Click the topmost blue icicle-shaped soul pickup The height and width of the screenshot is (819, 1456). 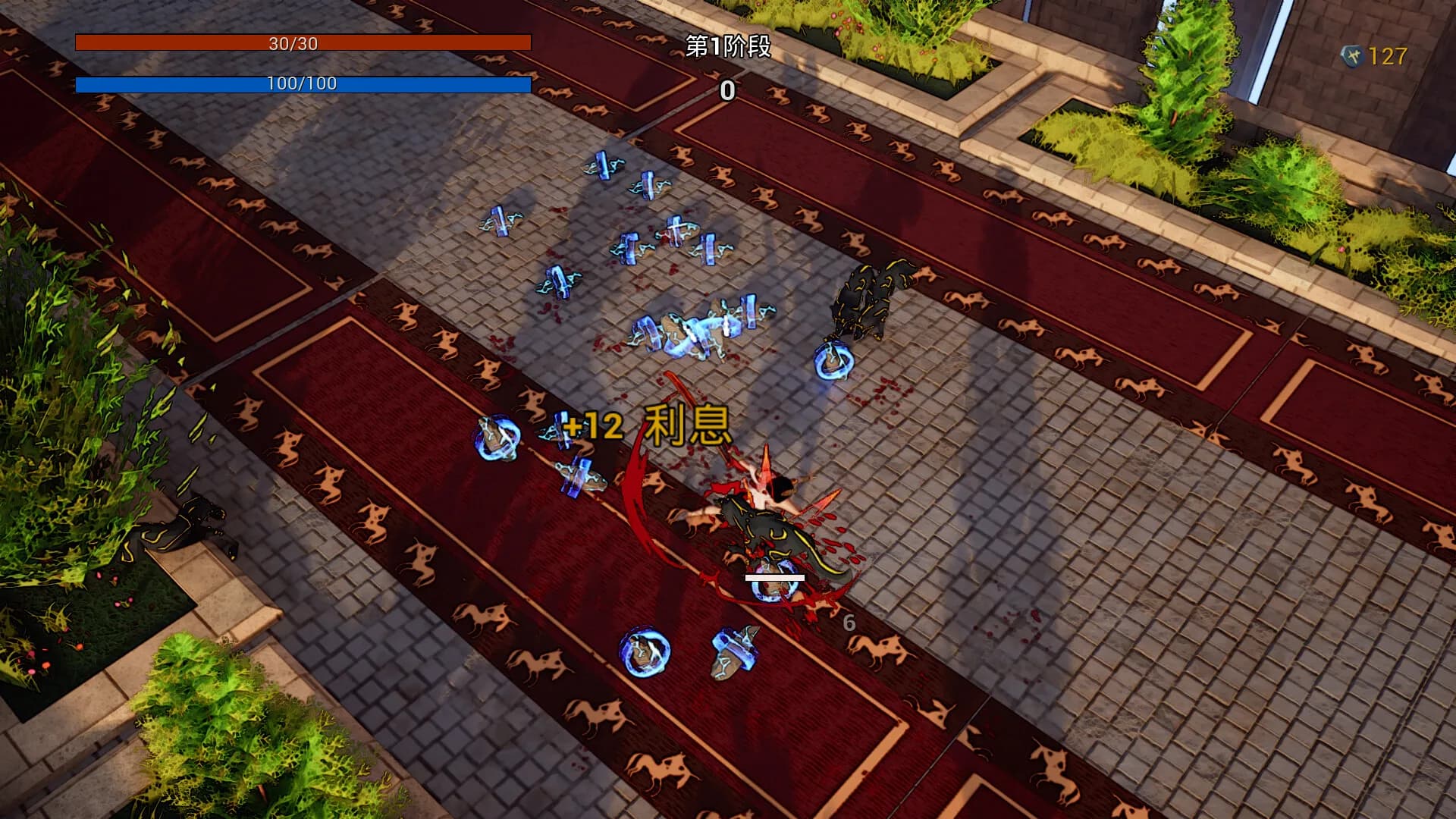603,163
